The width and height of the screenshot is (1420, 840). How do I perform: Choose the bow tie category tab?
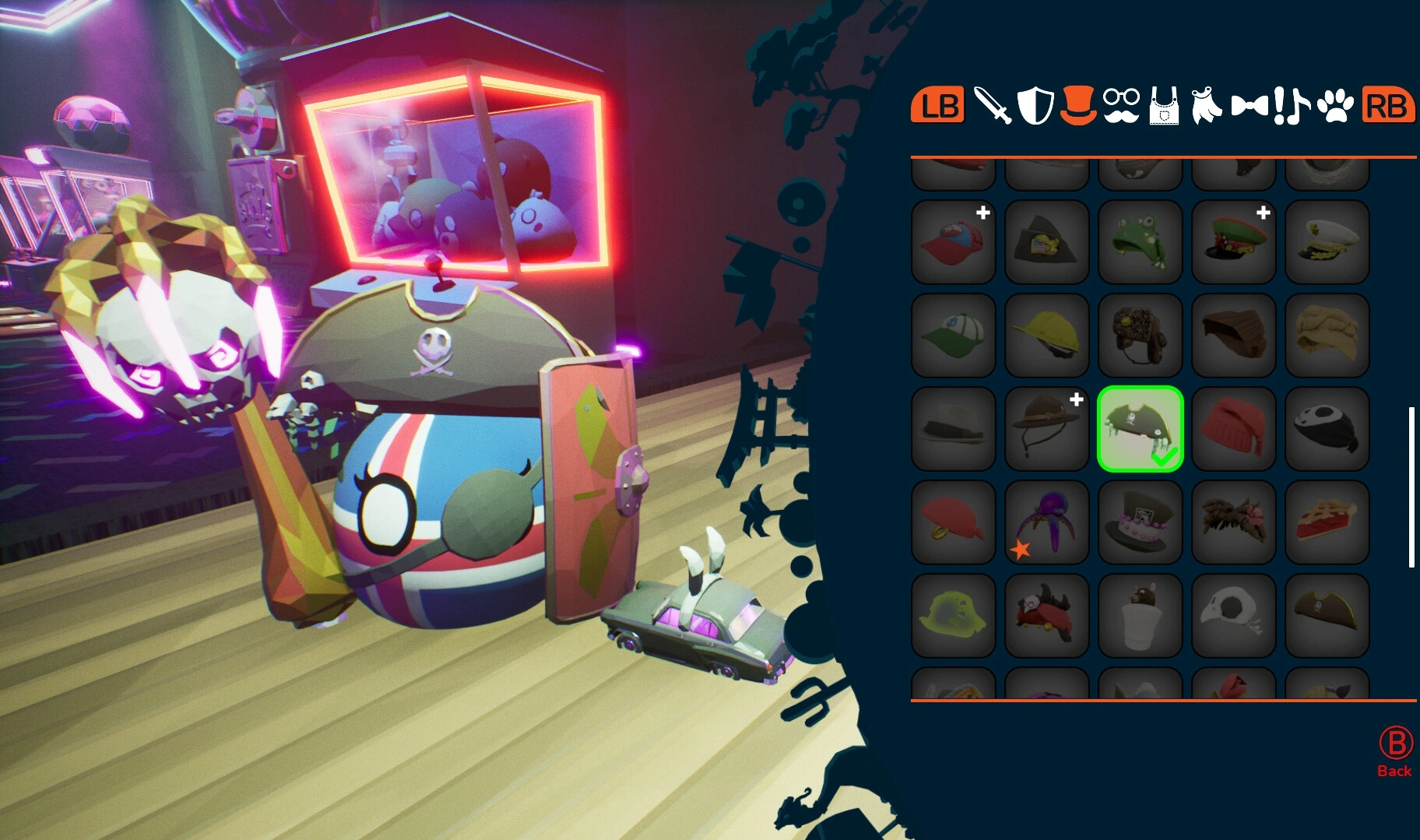[x=1250, y=106]
